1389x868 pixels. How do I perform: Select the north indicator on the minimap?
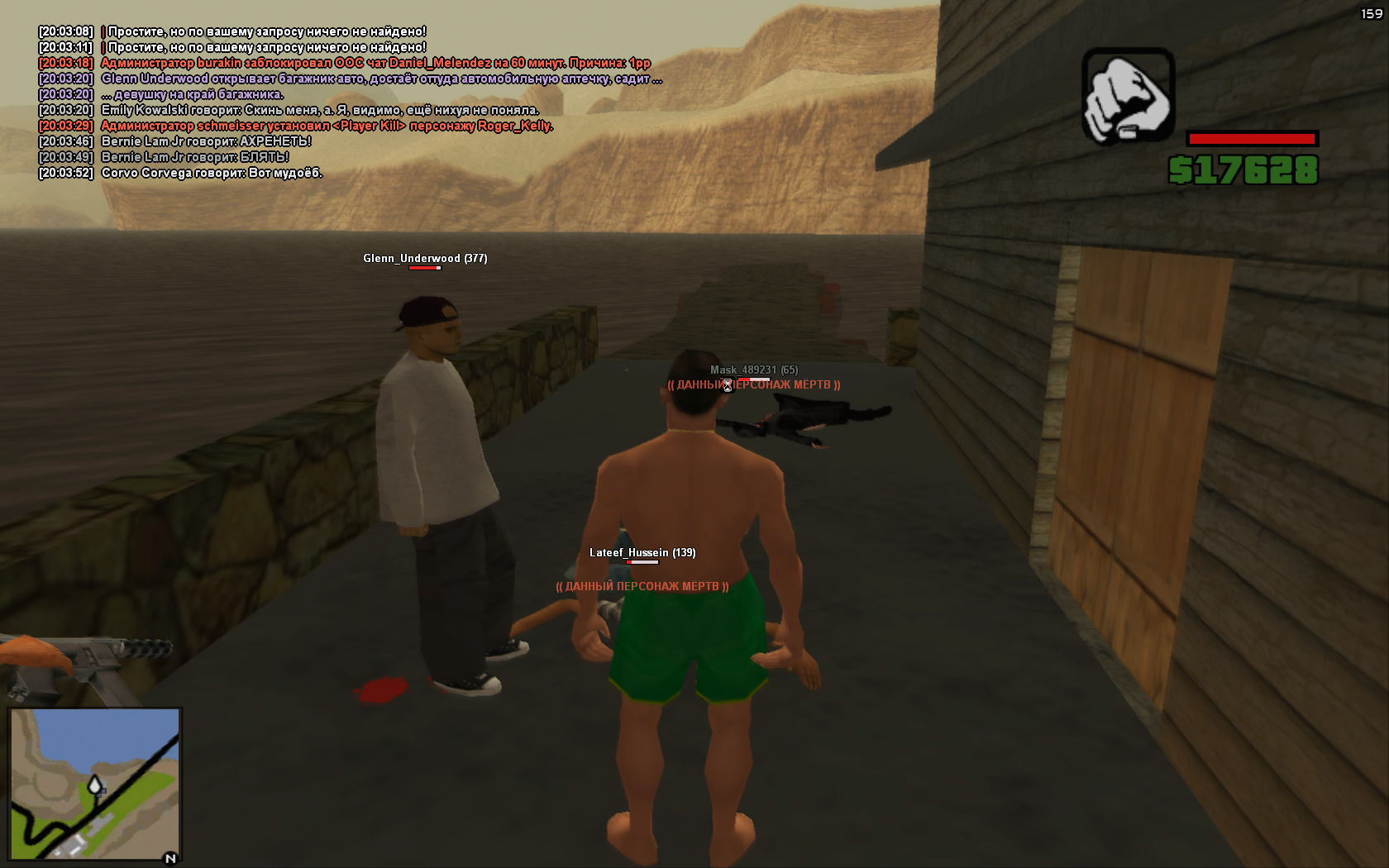pyautogui.click(x=170, y=858)
